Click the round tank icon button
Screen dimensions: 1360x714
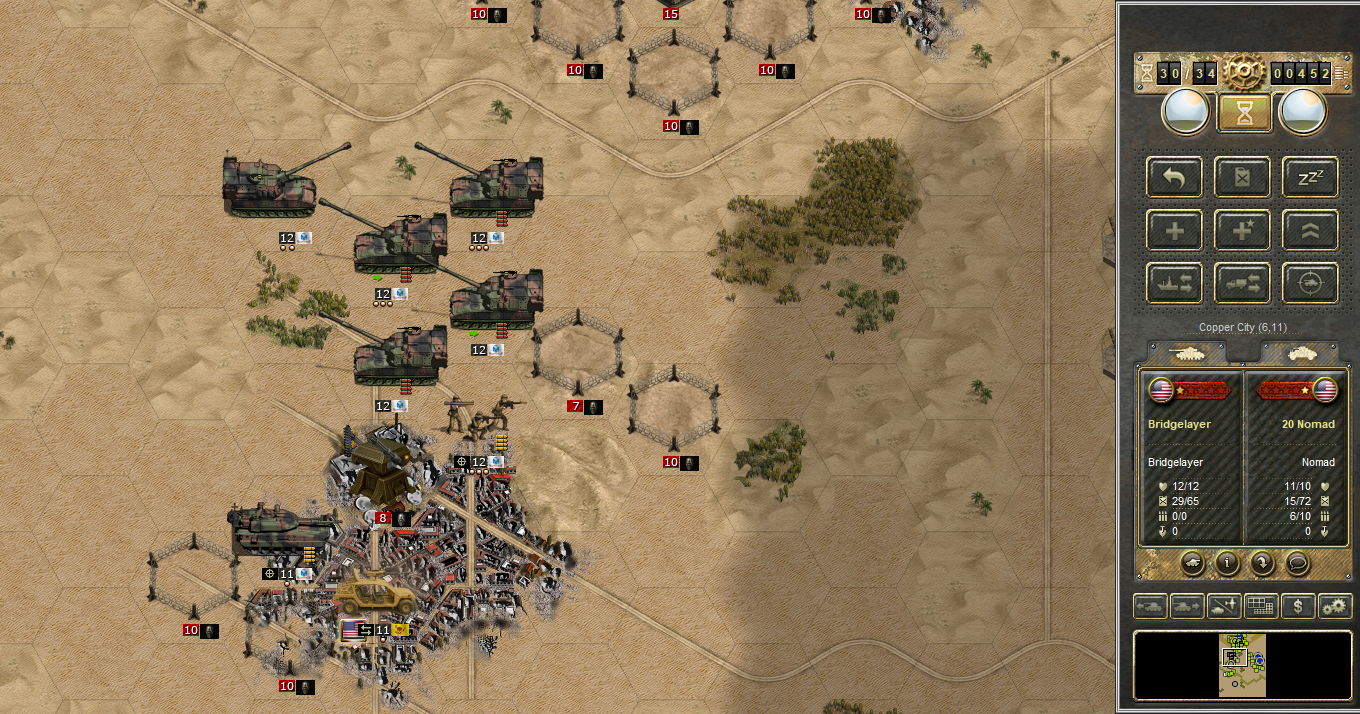(1192, 562)
